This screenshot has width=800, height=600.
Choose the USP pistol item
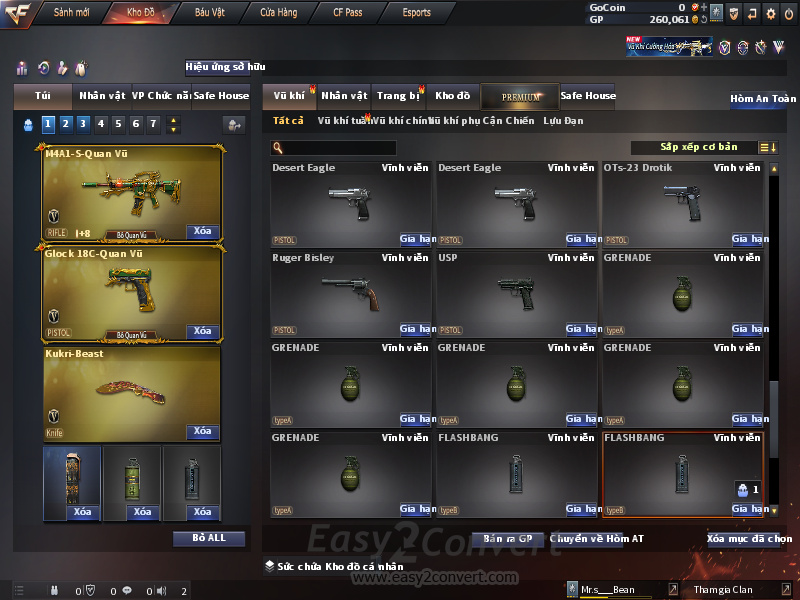point(517,292)
